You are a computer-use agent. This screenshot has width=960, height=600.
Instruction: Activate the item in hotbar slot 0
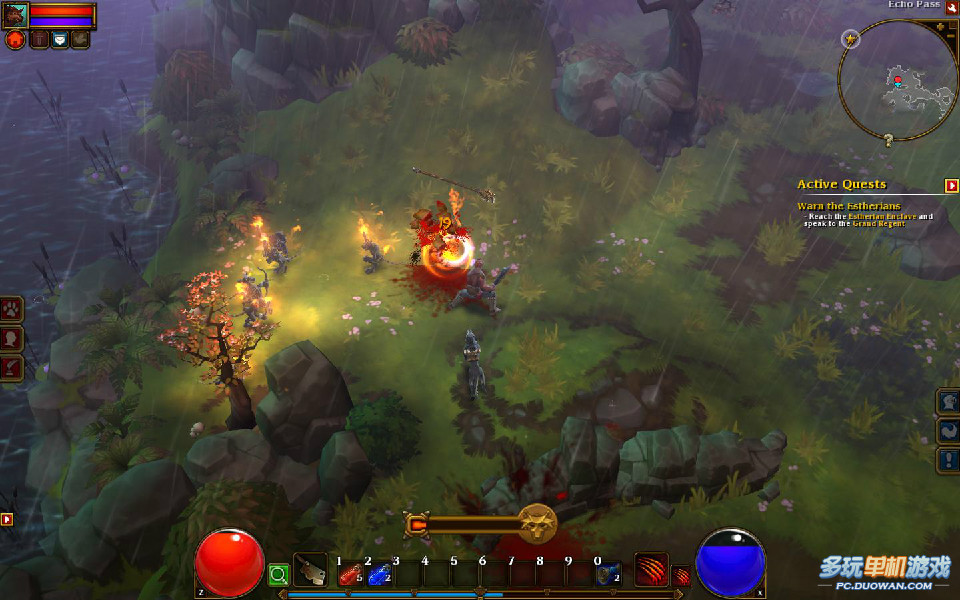(x=607, y=575)
